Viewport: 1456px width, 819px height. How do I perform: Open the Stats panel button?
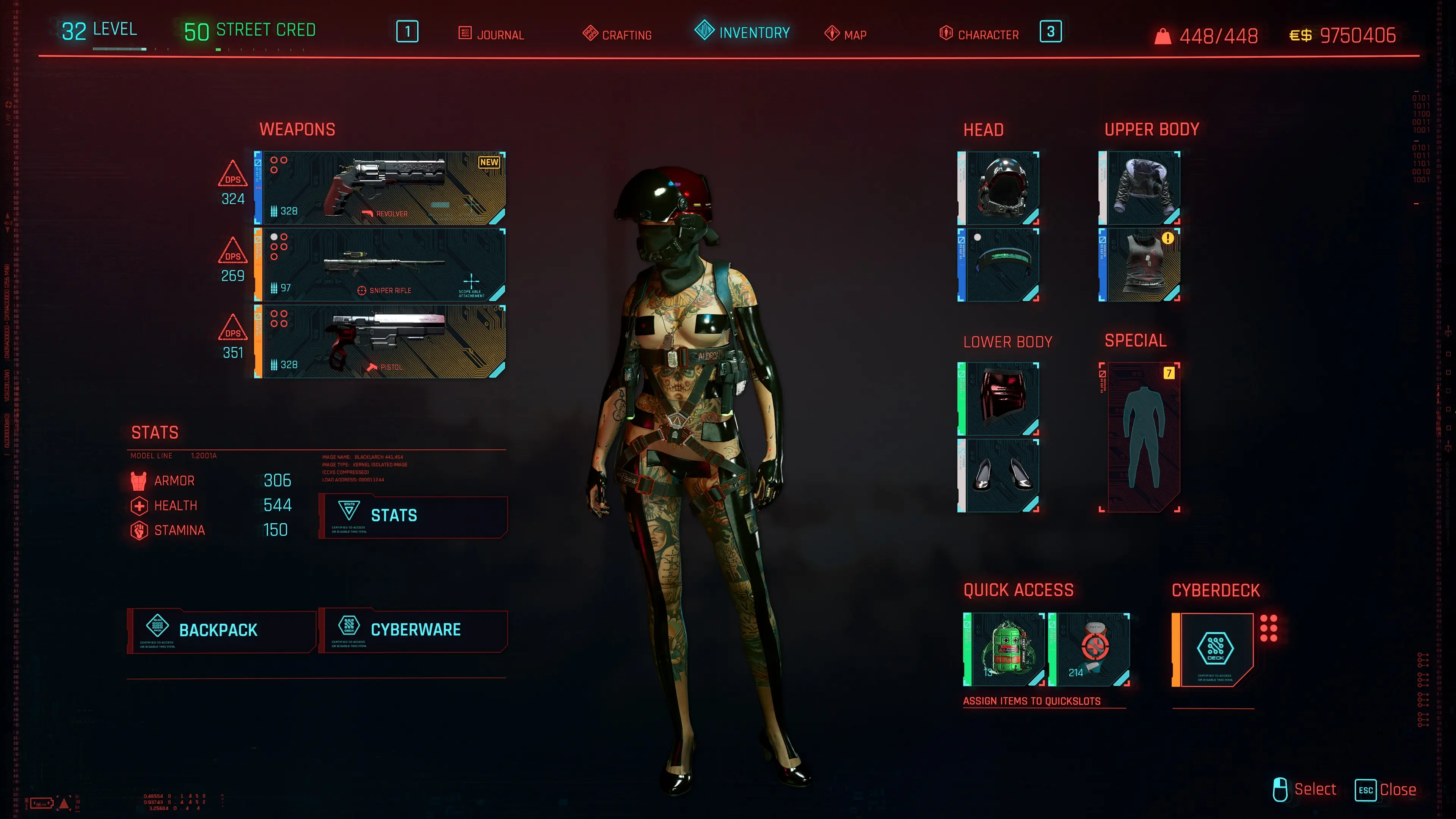tap(413, 516)
